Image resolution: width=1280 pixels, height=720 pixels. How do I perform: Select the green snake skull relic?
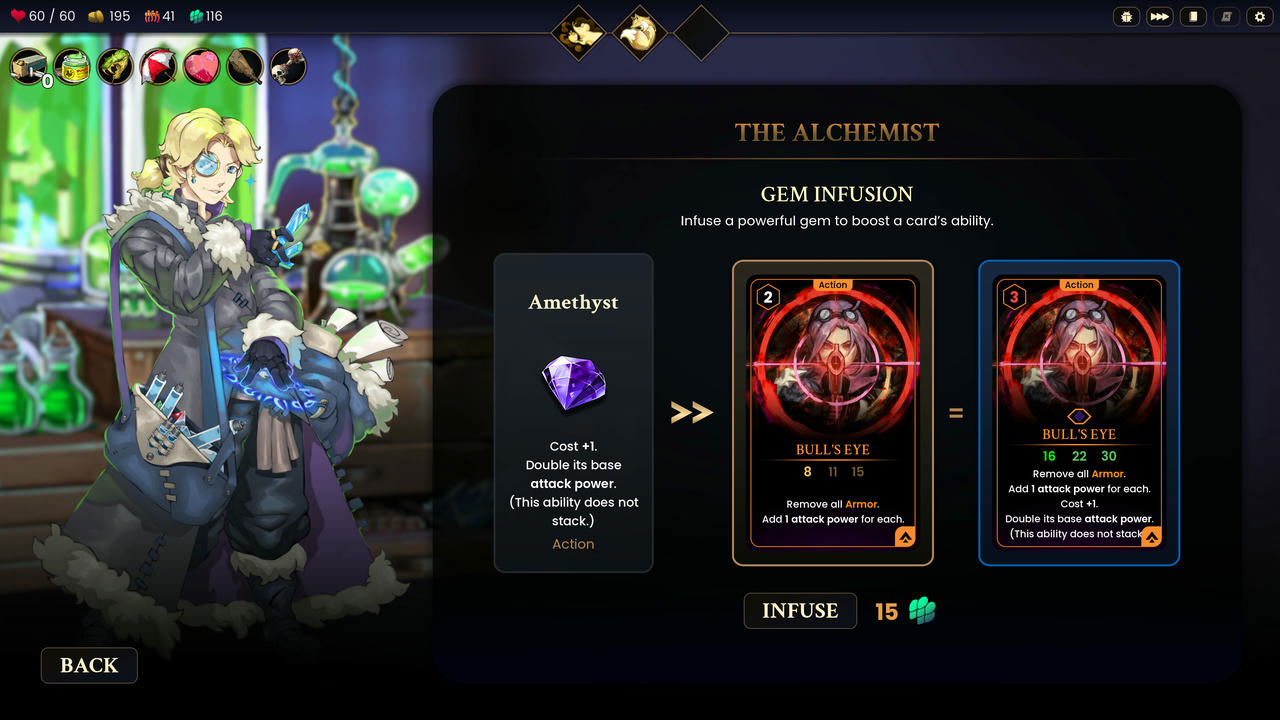[x=116, y=67]
